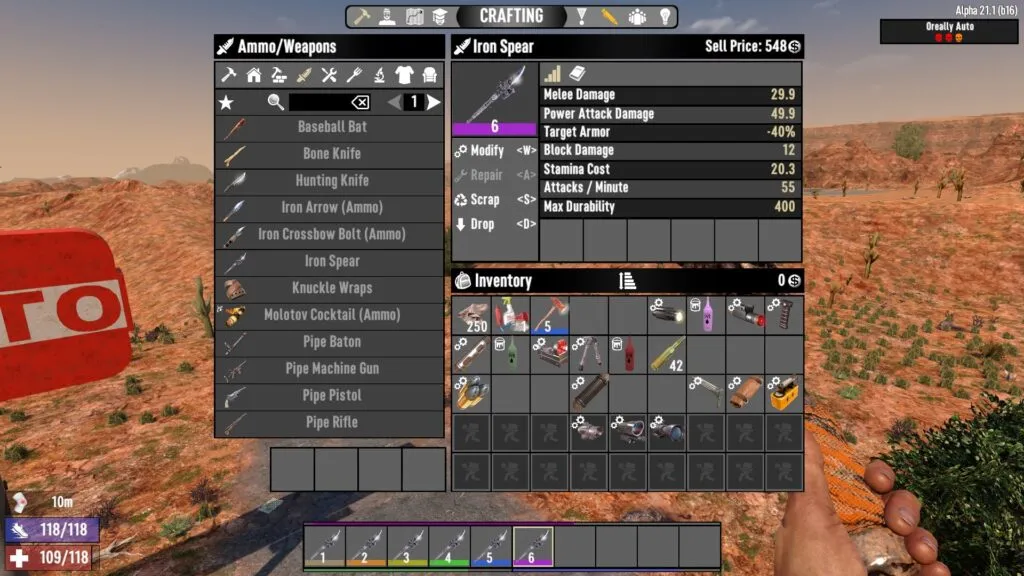Pick the Knuckle Wraps recipe
This screenshot has height=576, width=1024.
click(x=330, y=288)
